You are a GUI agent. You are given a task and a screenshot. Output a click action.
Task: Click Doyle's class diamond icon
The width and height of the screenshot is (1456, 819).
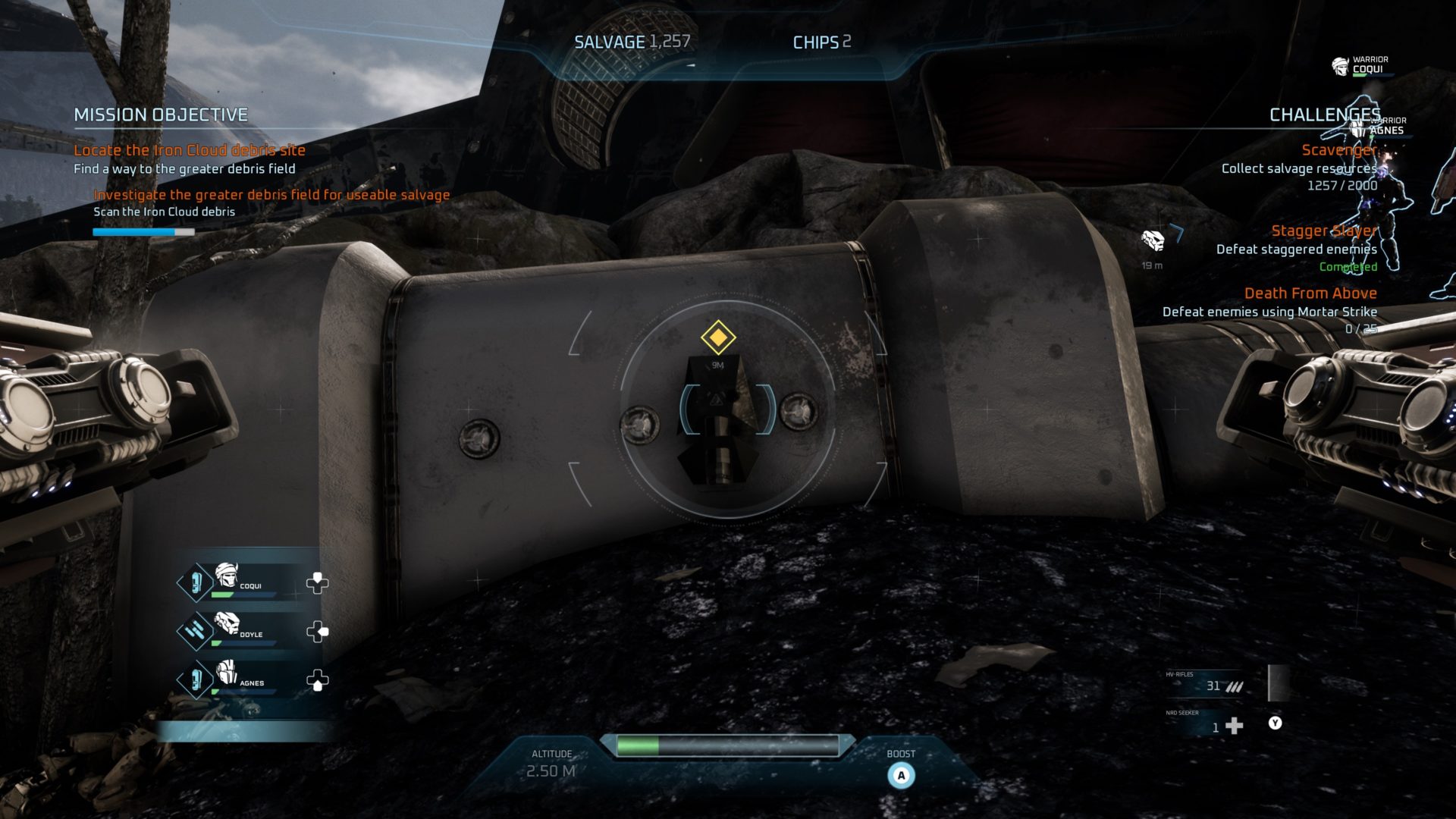click(x=194, y=630)
